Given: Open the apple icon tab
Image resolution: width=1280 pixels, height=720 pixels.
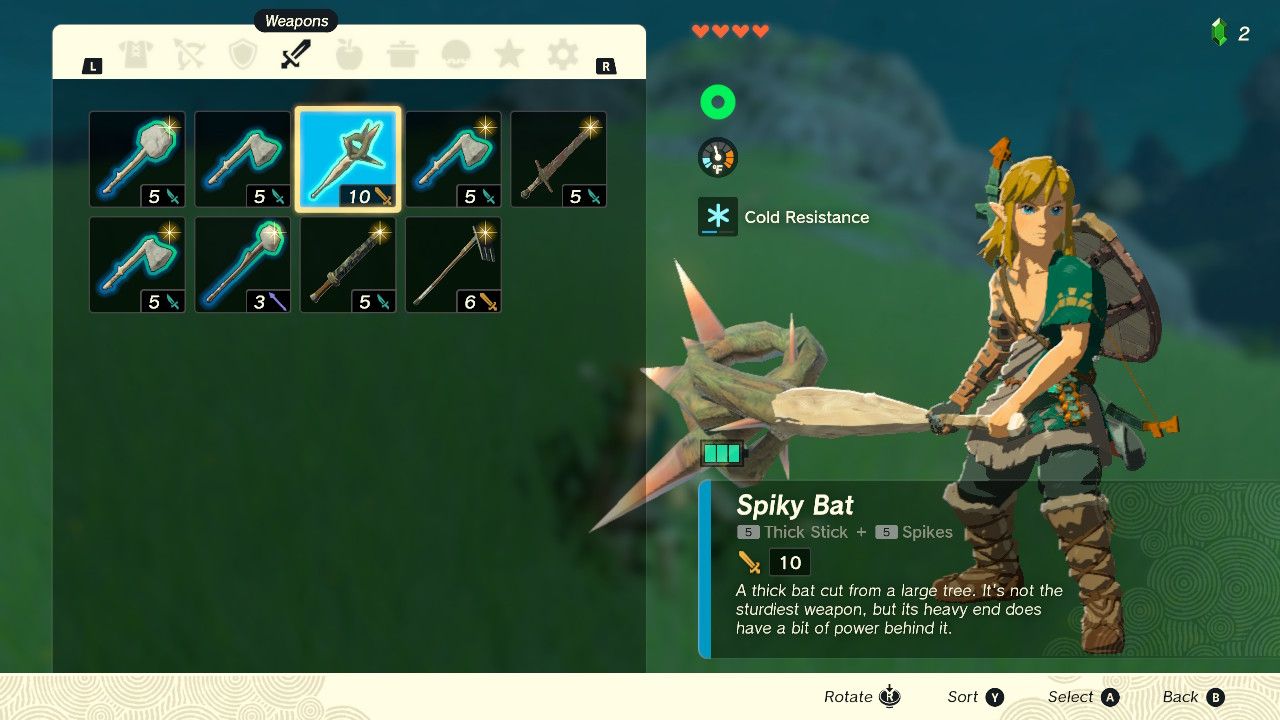Looking at the screenshot, I should click(x=349, y=55).
